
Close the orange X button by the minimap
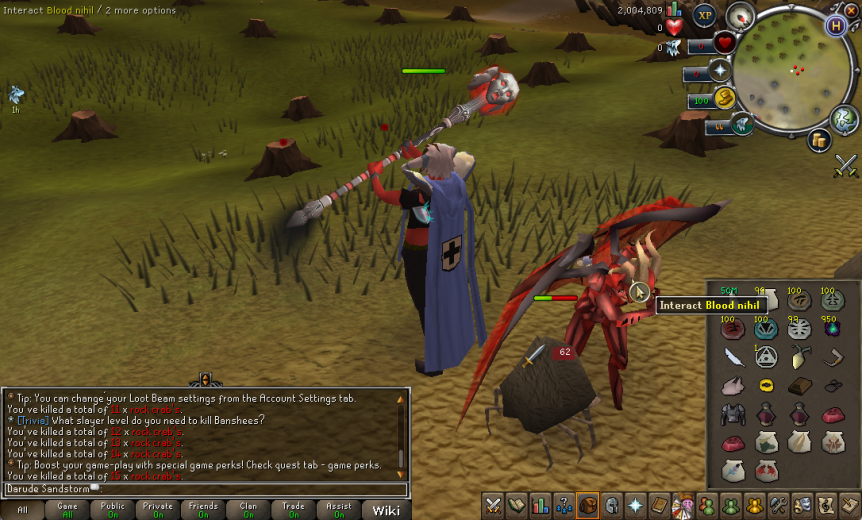(851, 9)
